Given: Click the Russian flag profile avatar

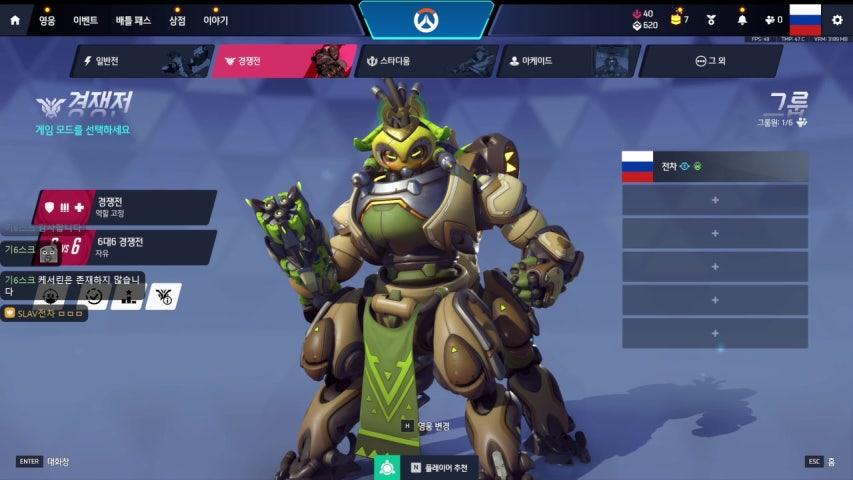Looking at the screenshot, I should point(805,19).
